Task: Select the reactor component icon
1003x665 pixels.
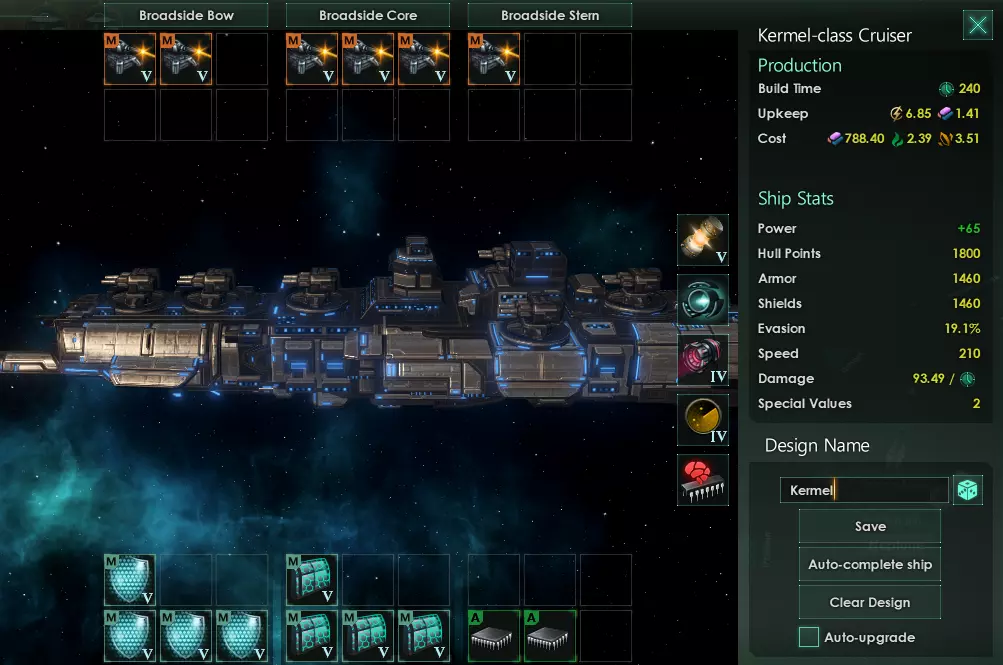Action: pyautogui.click(x=703, y=240)
